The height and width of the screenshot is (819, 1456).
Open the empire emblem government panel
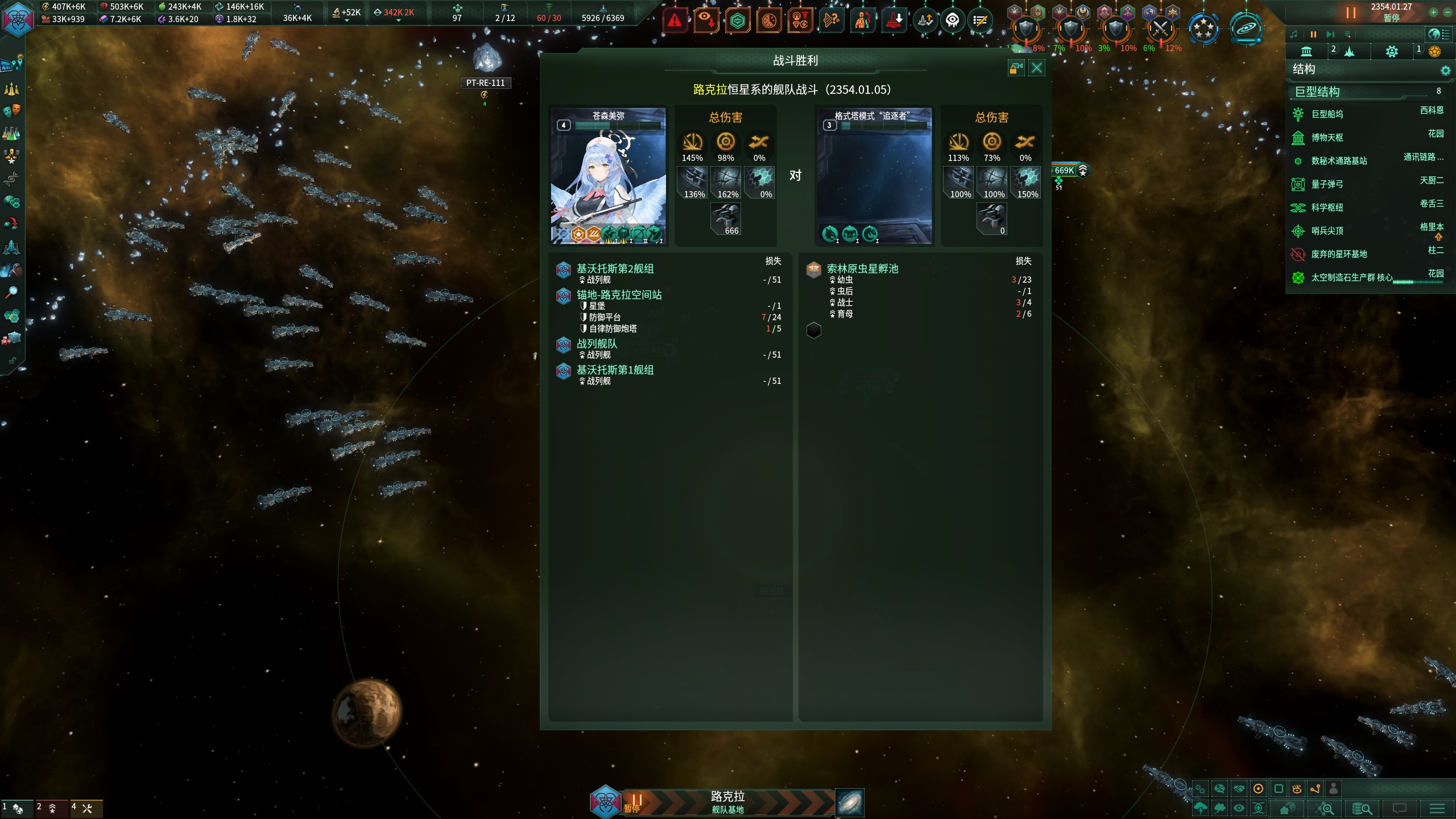point(18,19)
